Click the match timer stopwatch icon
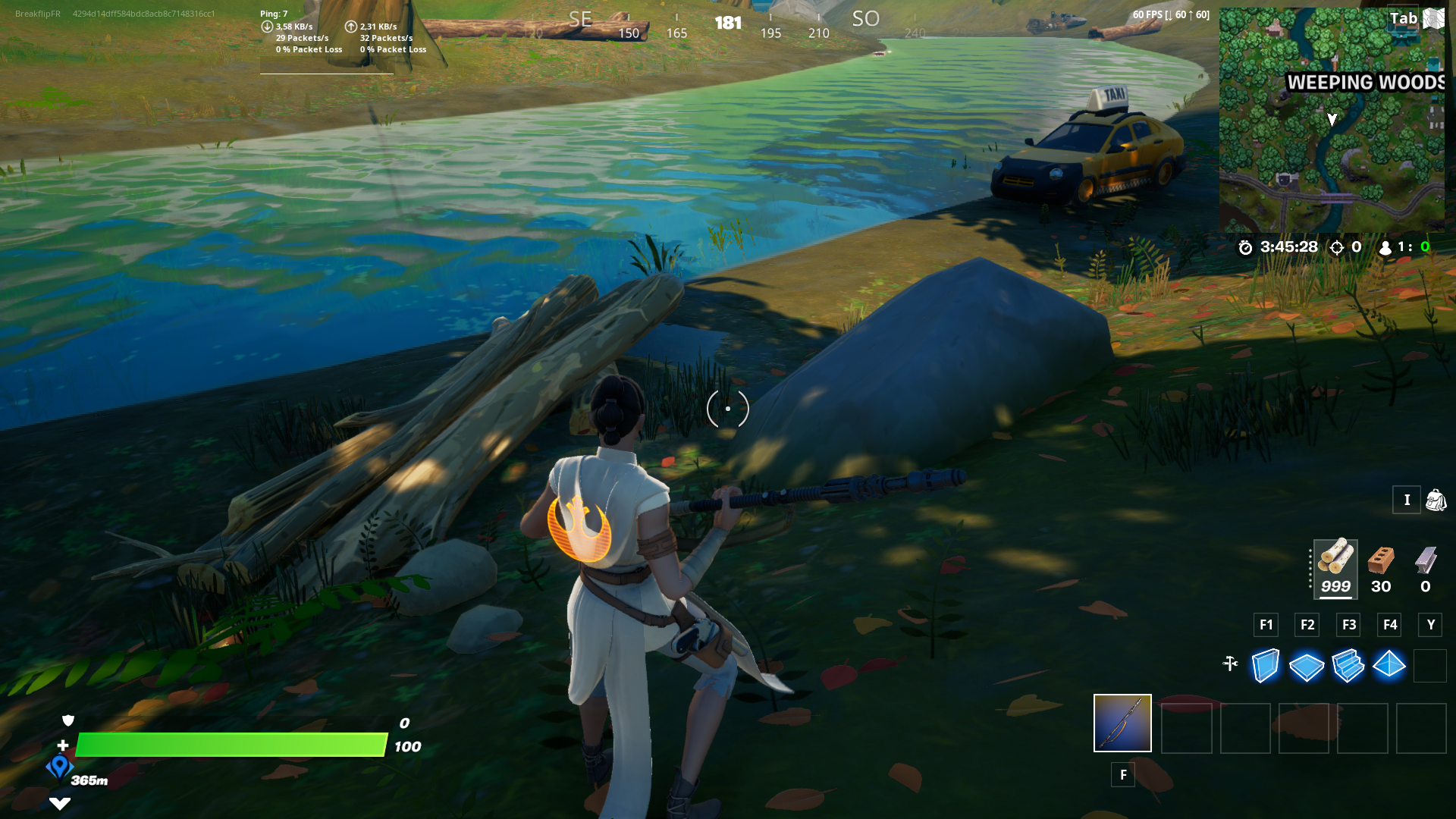 click(1245, 246)
